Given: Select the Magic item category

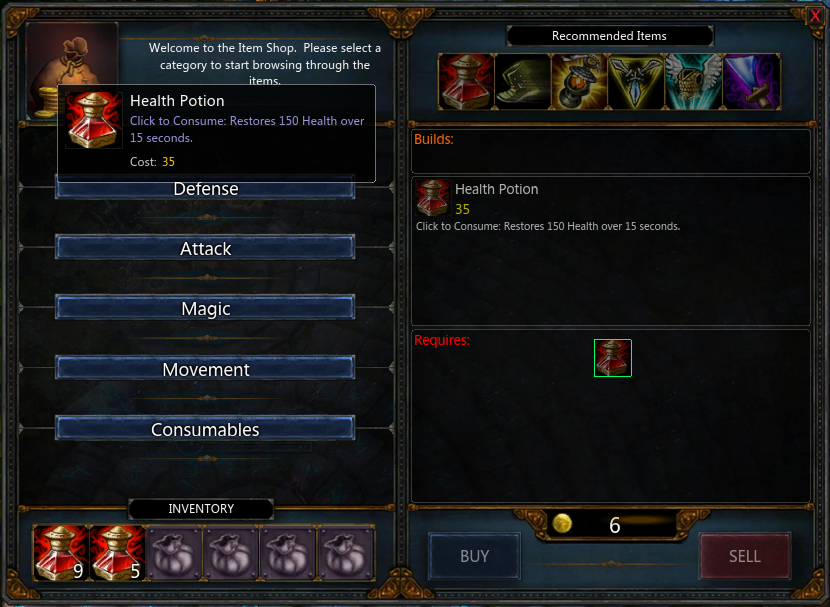Looking at the screenshot, I should coord(205,309).
